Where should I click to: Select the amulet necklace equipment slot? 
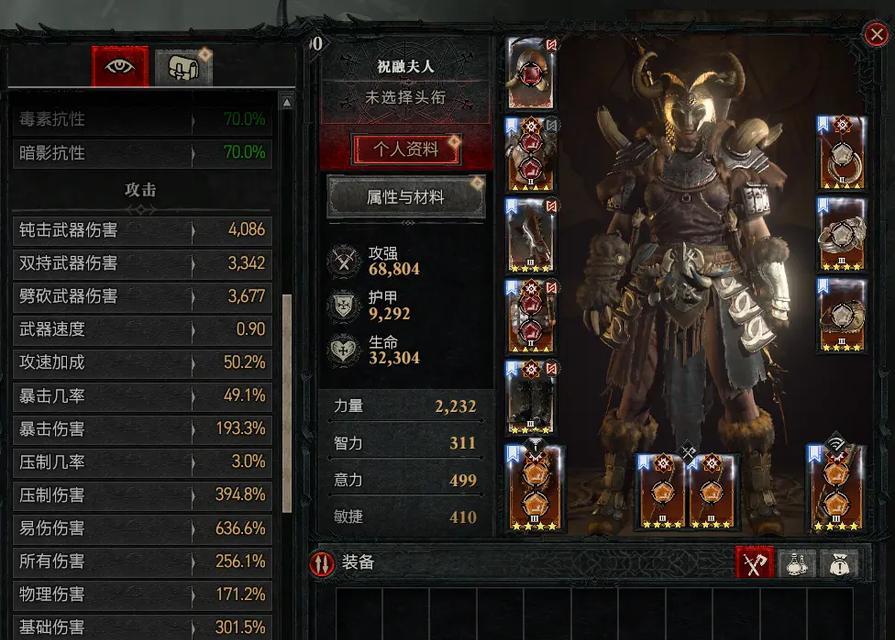click(x=841, y=153)
